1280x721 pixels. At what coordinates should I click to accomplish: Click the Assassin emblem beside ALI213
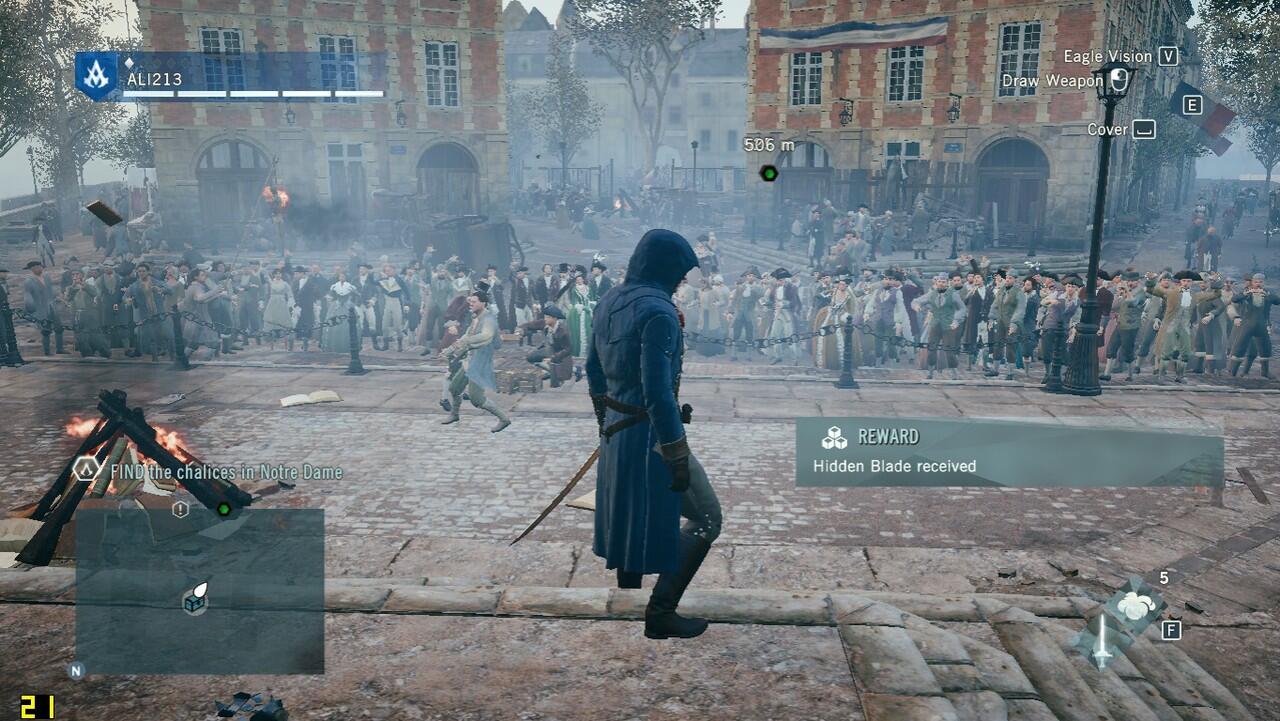tap(97, 75)
